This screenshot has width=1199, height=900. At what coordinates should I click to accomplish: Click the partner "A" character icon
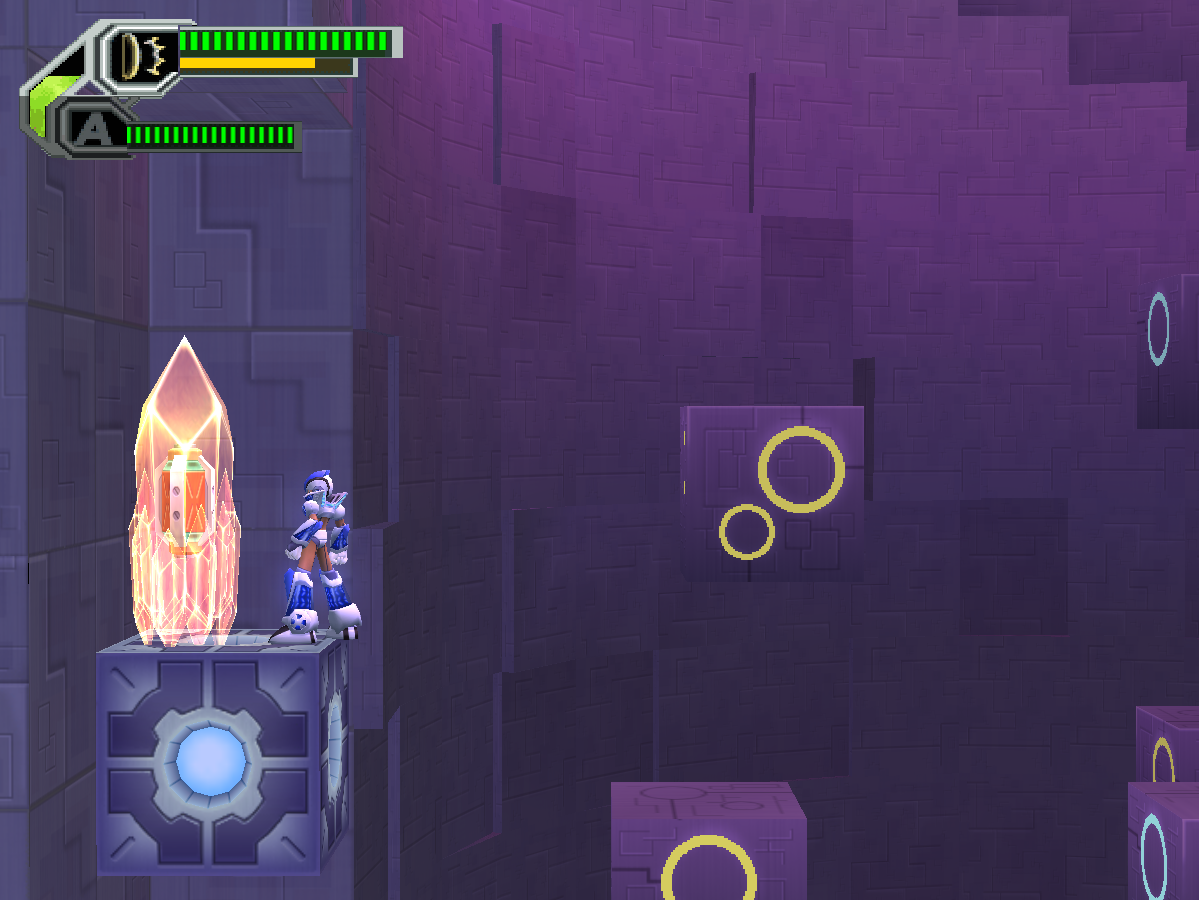click(x=91, y=130)
